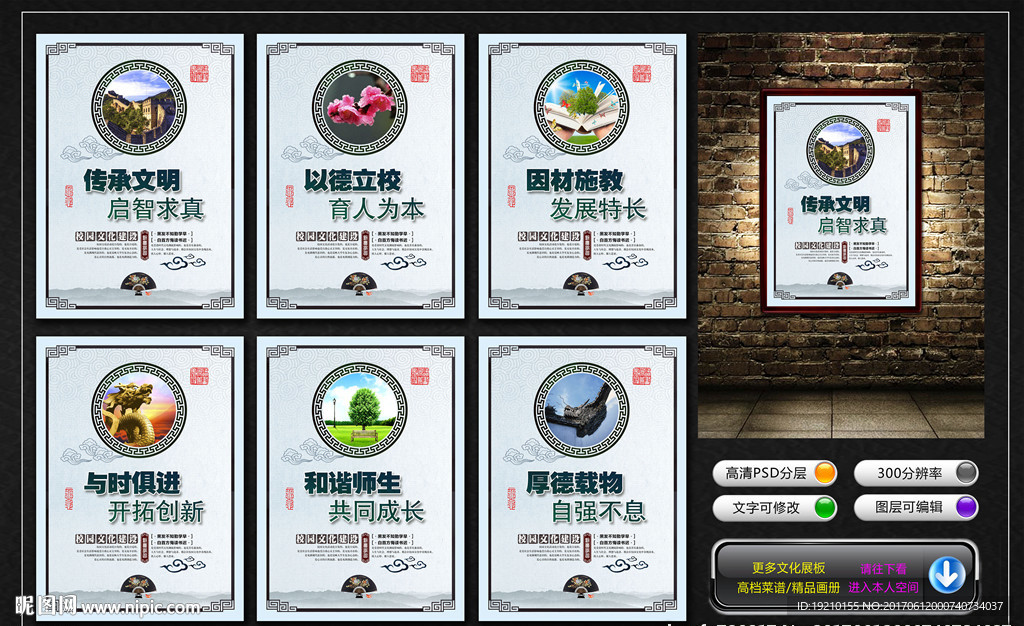Open the 和谐师生 共同成长 tree poster
The height and width of the screenshot is (626, 1024).
[361, 478]
